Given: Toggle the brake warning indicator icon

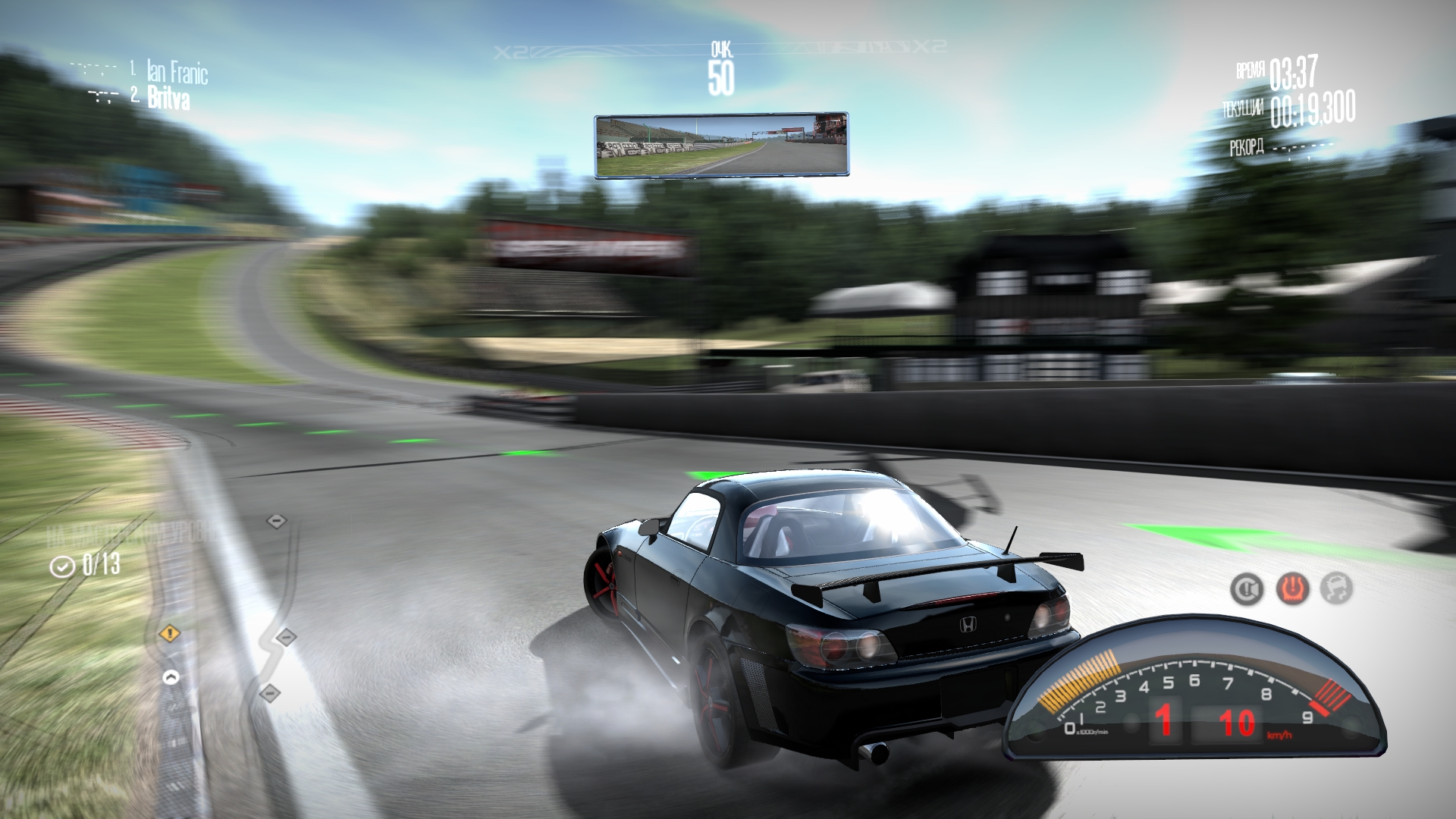Looking at the screenshot, I should (1246, 588).
